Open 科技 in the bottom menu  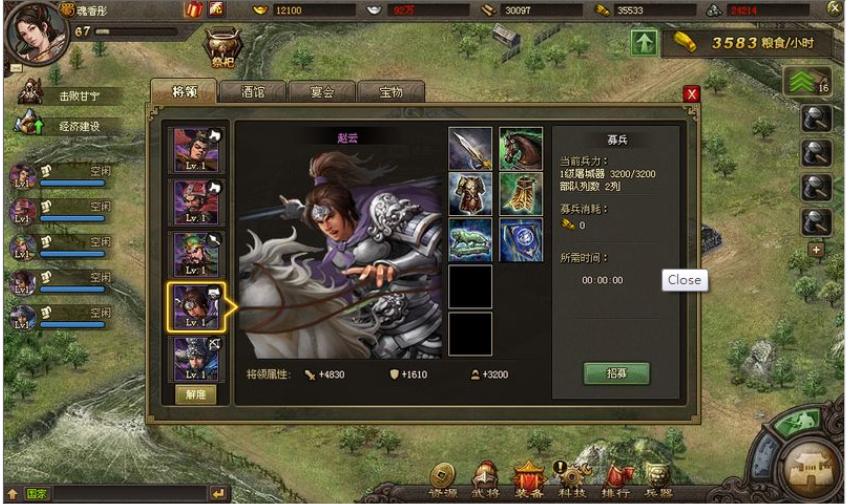pos(573,480)
